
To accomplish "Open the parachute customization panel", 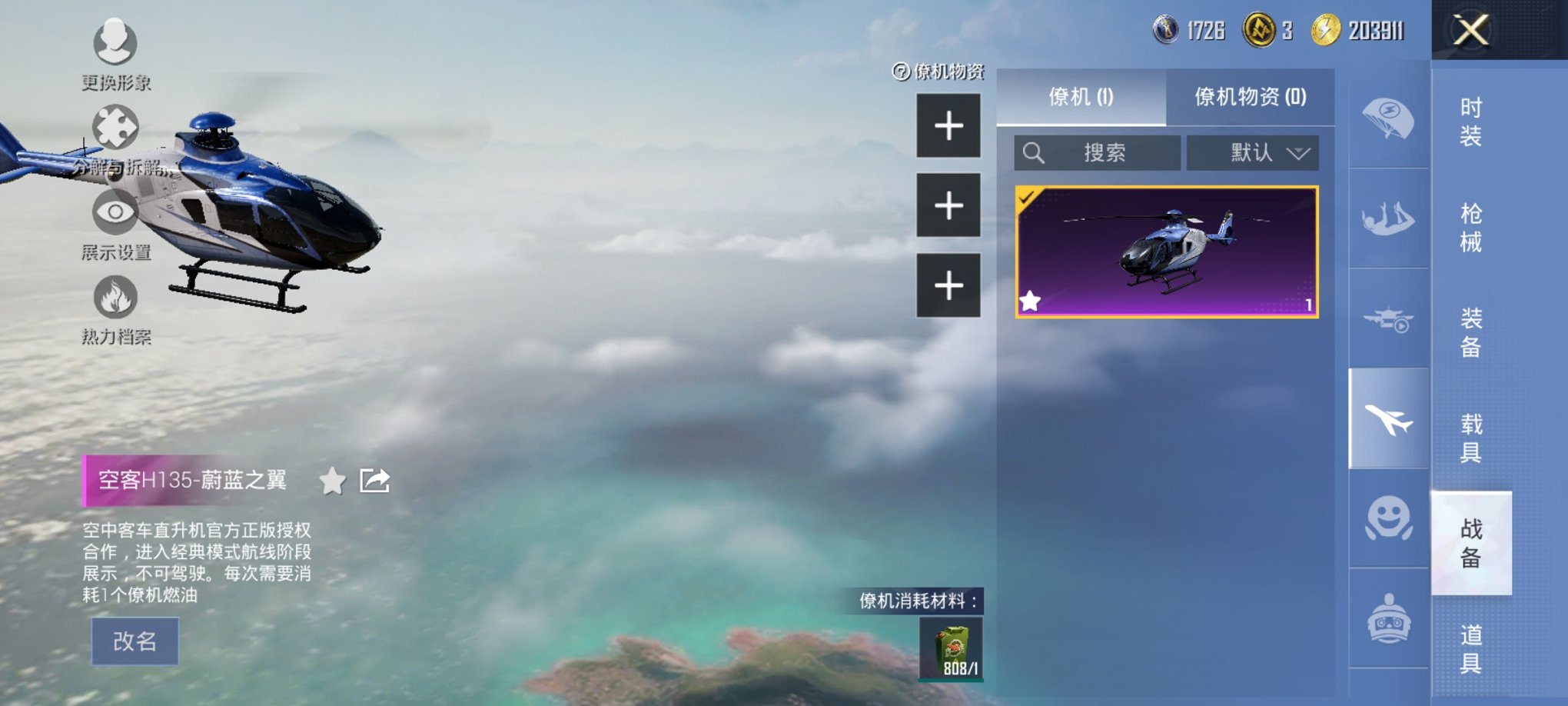I will (1391, 119).
